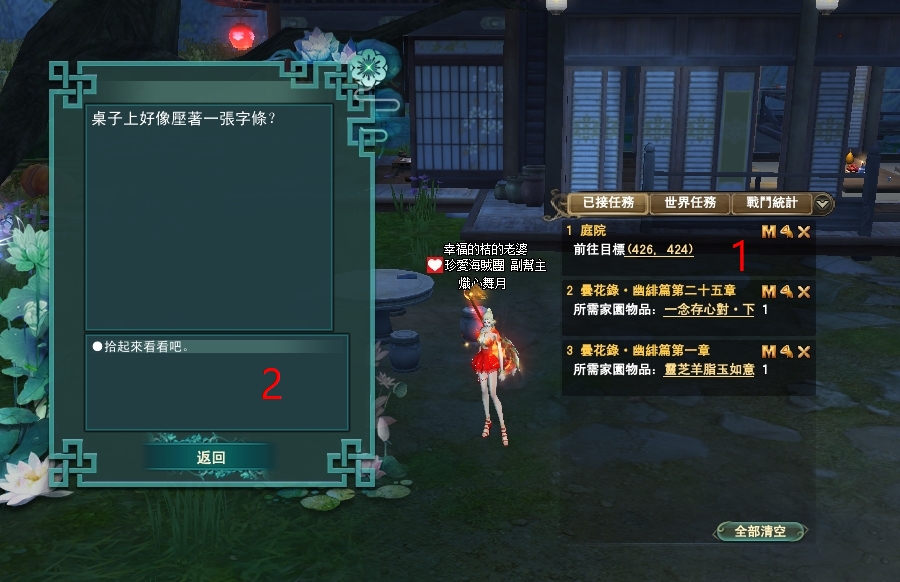Image resolution: width=900 pixels, height=582 pixels.
Task: Open the 世界任務 tab
Action: (690, 203)
